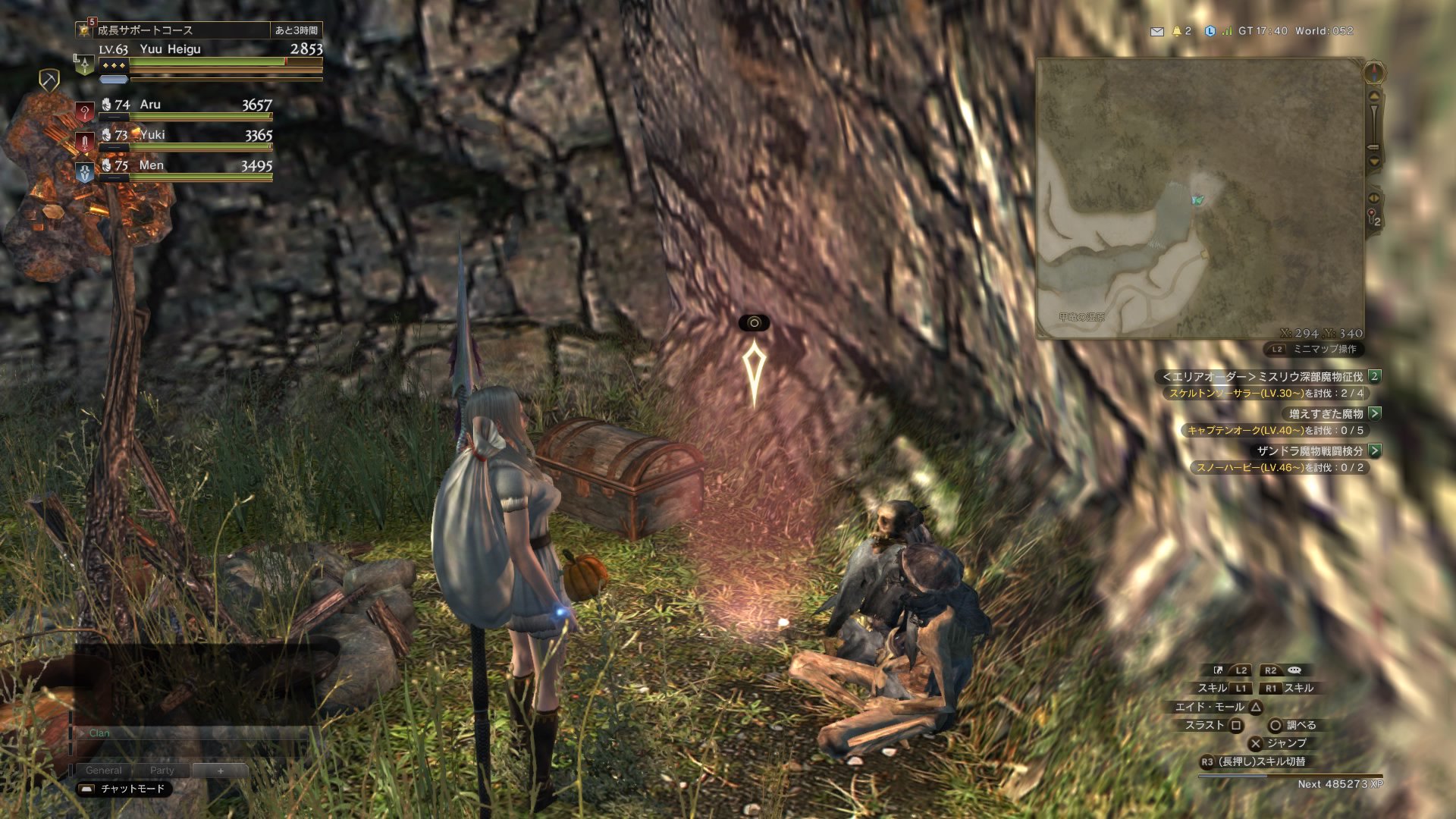Check the notification bell icon
1456x819 pixels.
1177,31
